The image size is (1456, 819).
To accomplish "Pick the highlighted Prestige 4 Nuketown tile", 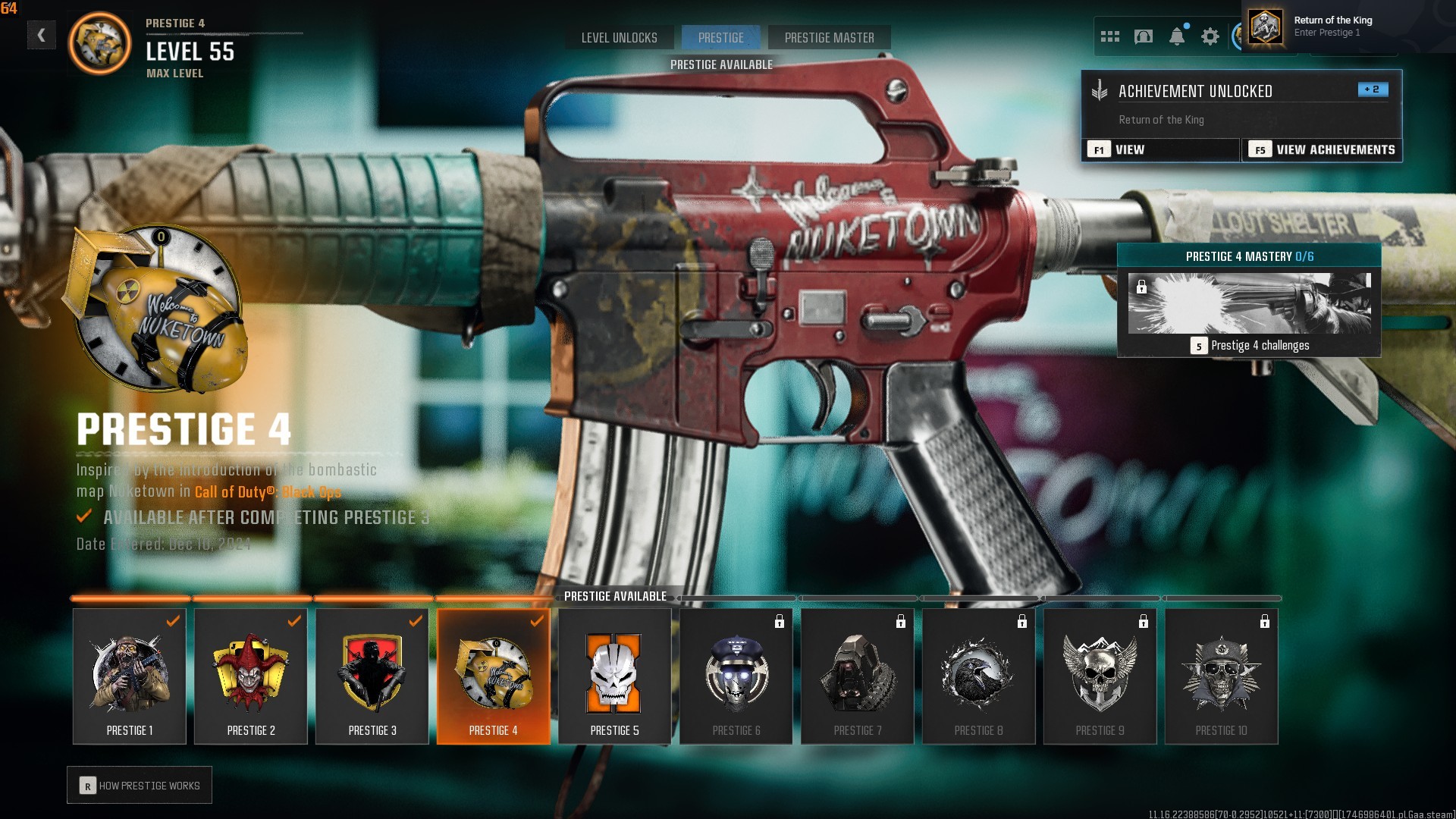I will coord(494,676).
